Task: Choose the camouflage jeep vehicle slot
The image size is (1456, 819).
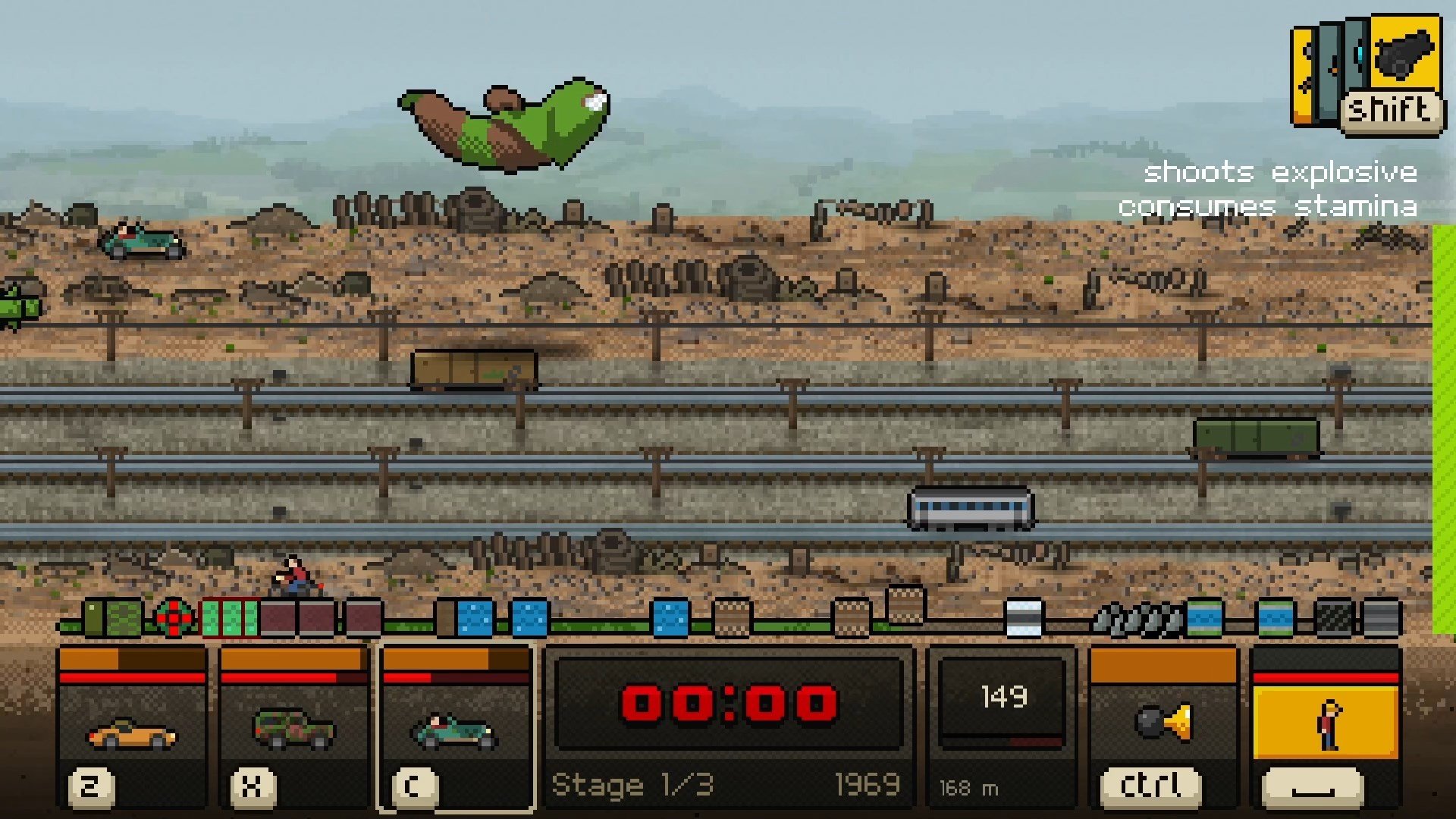Action: pos(293,728)
